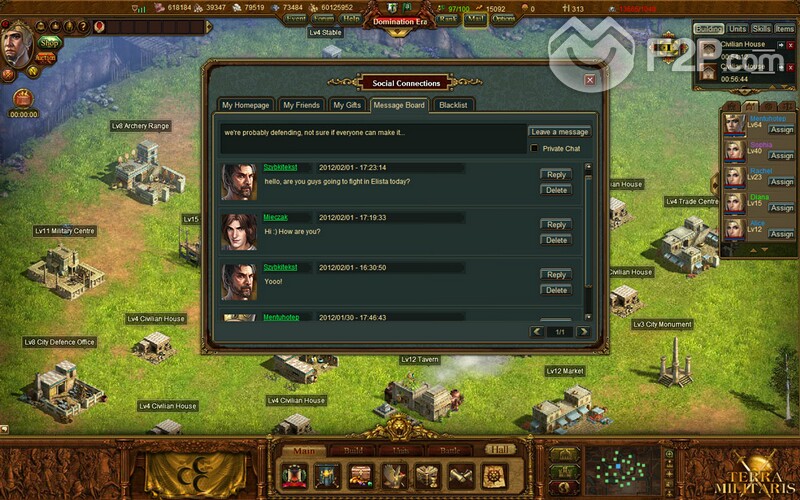
Task: Click the Leave a message button
Action: click(x=559, y=131)
